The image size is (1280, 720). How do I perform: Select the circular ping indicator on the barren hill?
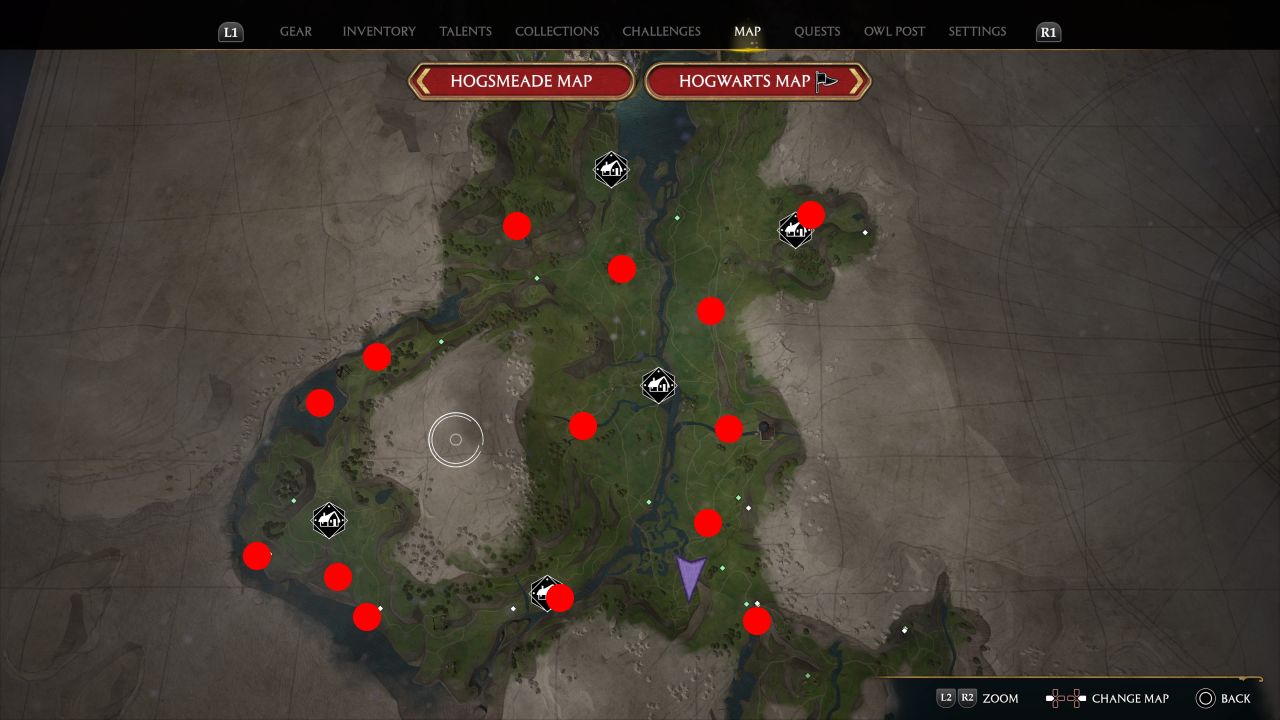click(x=456, y=438)
